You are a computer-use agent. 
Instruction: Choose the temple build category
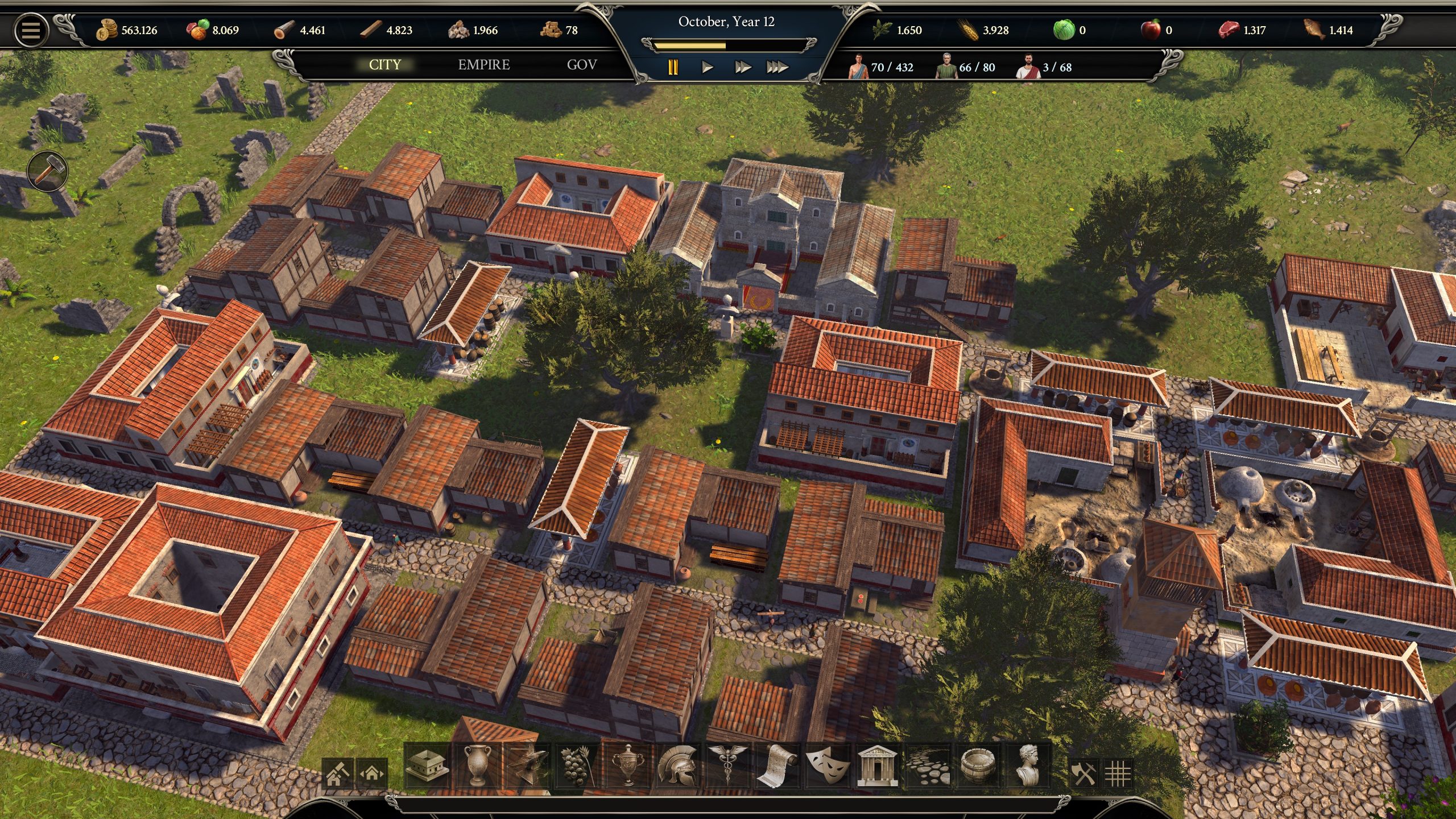click(x=876, y=766)
